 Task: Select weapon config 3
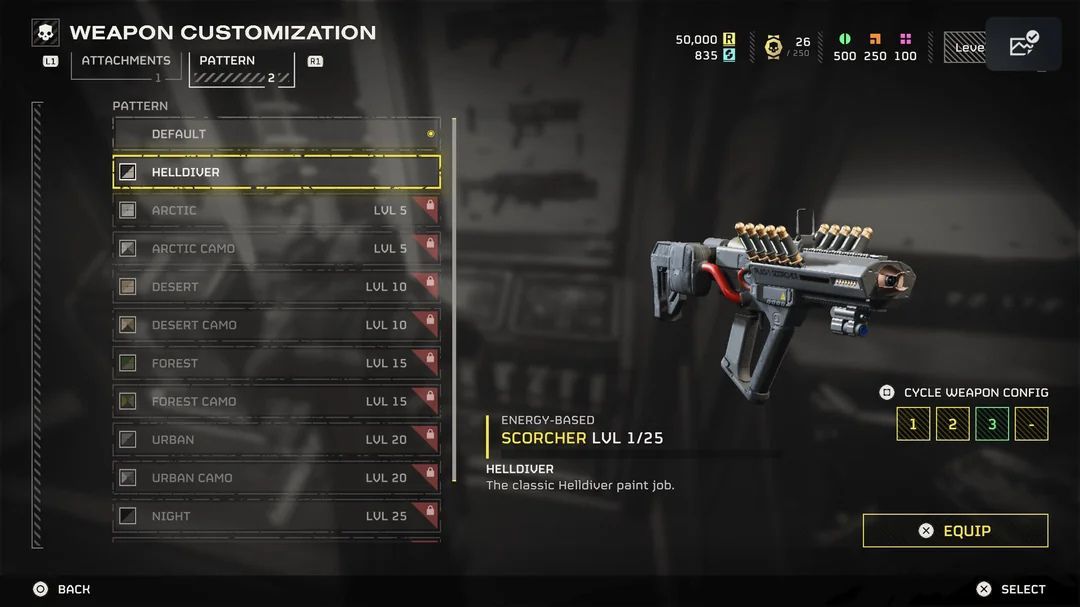[992, 424]
